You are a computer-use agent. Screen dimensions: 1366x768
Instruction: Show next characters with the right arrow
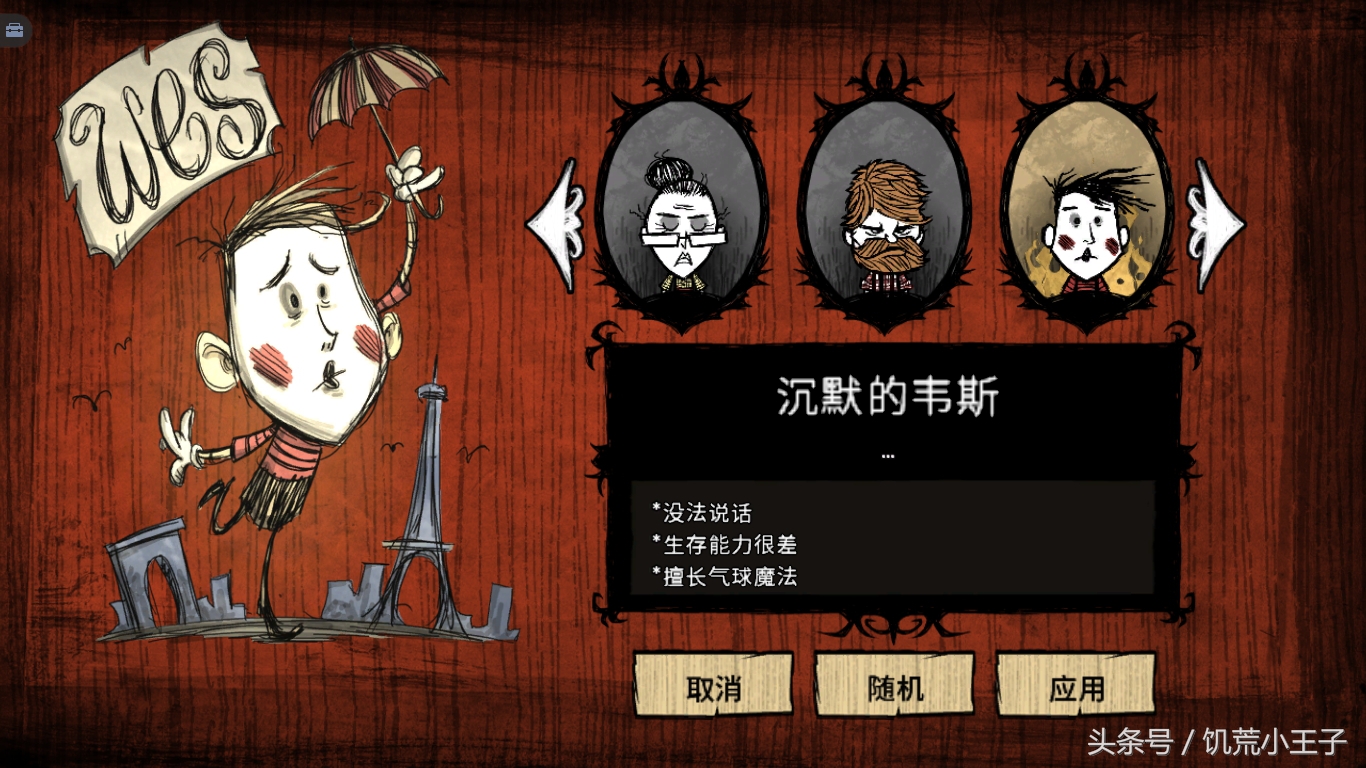pos(1214,224)
